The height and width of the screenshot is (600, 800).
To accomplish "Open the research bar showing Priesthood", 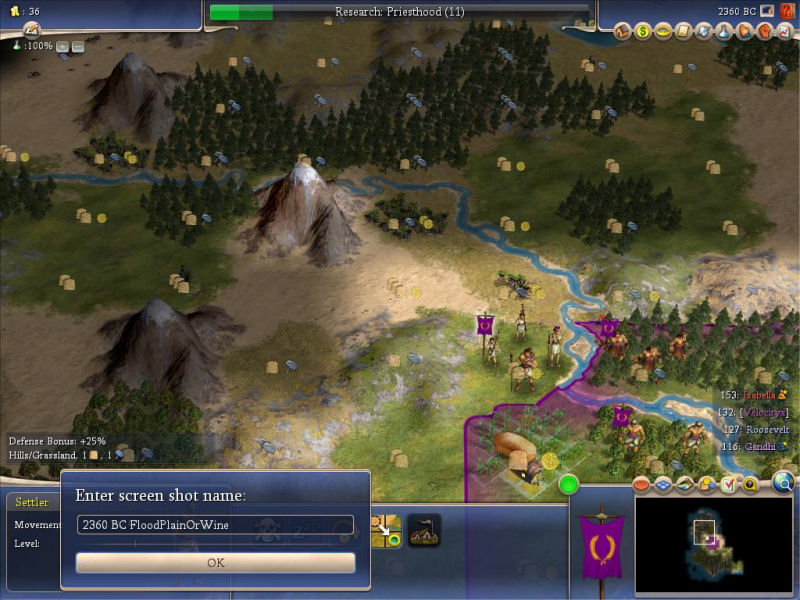I will [x=398, y=12].
